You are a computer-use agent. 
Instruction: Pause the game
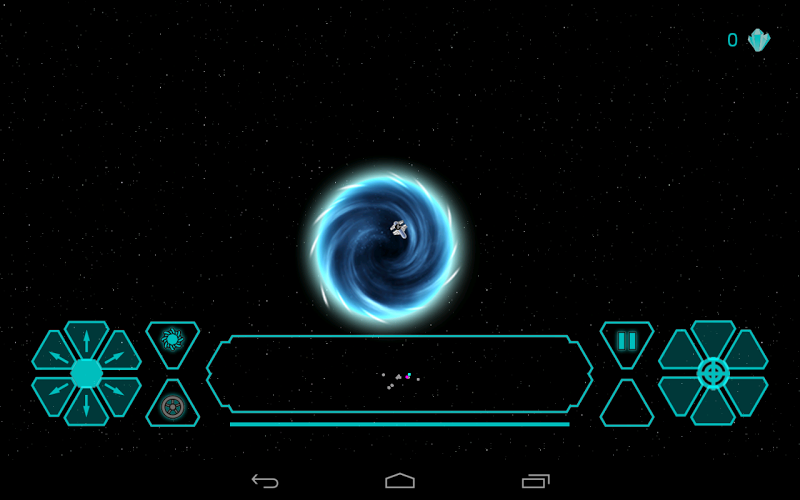point(627,341)
